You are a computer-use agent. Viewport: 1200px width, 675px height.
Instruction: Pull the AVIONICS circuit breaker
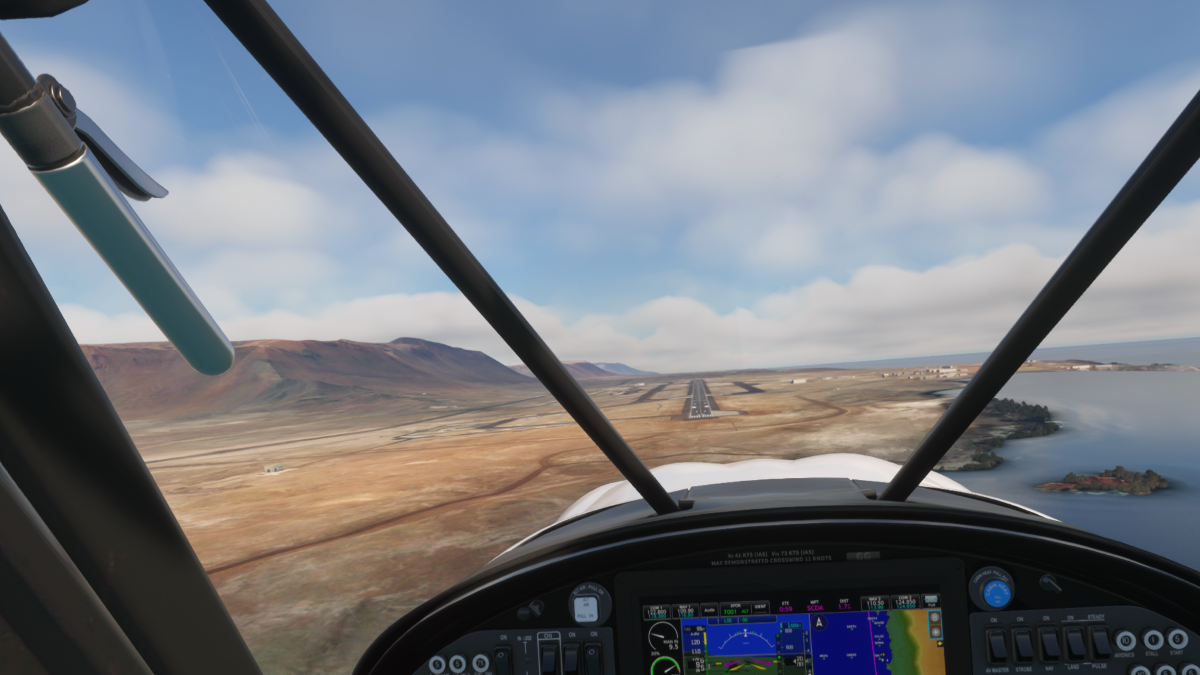pyautogui.click(x=1126, y=640)
